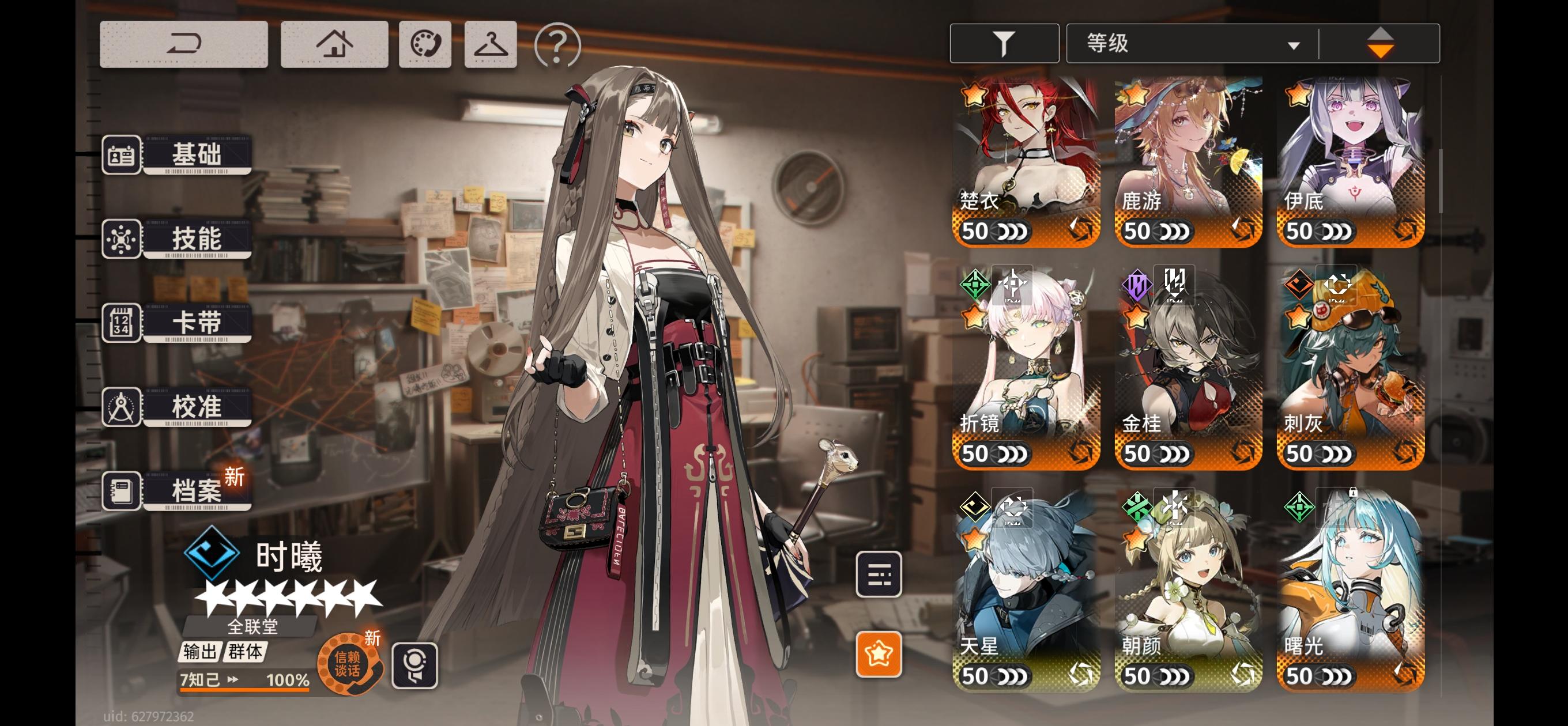Click the question mark help icon
Screen dimensions: 1568x726
point(557,44)
